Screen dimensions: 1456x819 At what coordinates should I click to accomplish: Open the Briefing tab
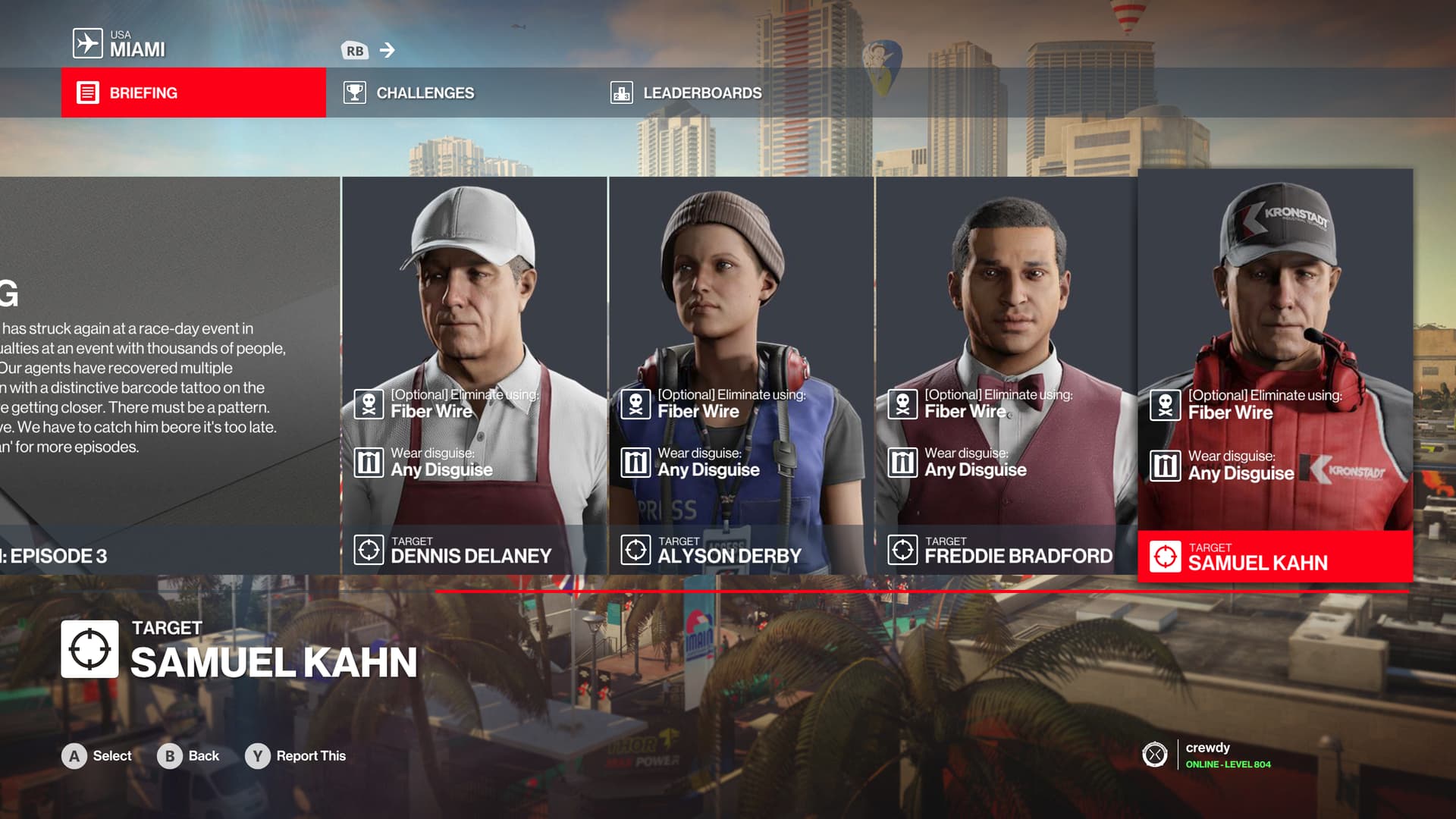193,93
